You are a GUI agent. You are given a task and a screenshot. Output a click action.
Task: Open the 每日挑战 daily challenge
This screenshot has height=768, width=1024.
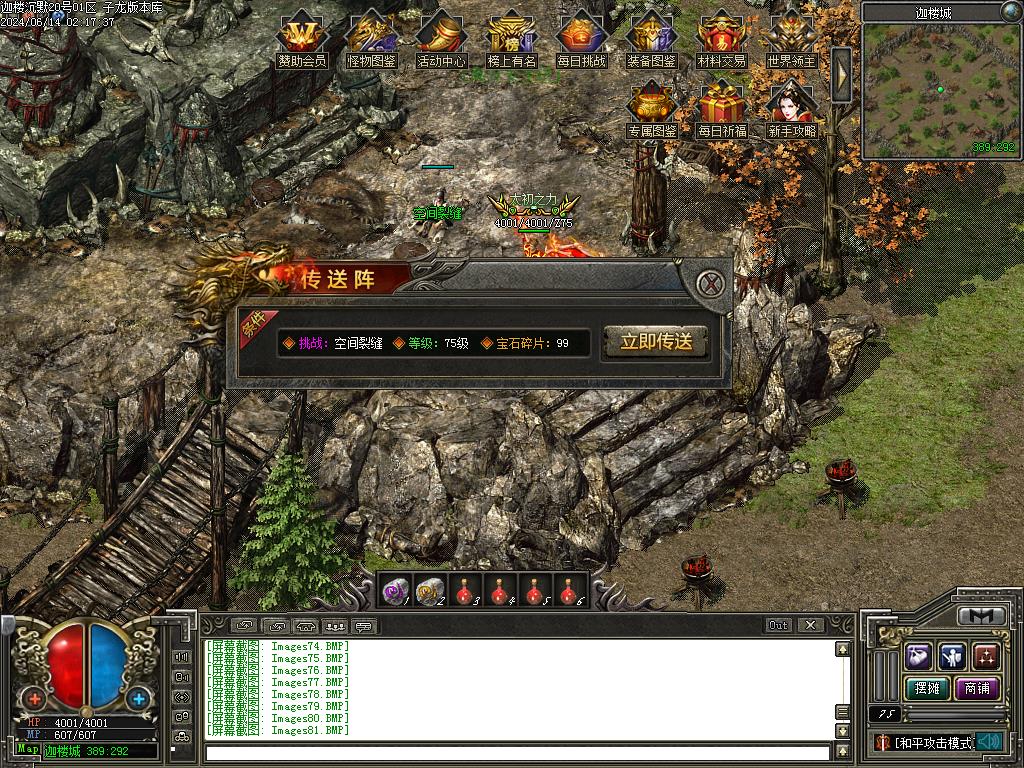581,40
